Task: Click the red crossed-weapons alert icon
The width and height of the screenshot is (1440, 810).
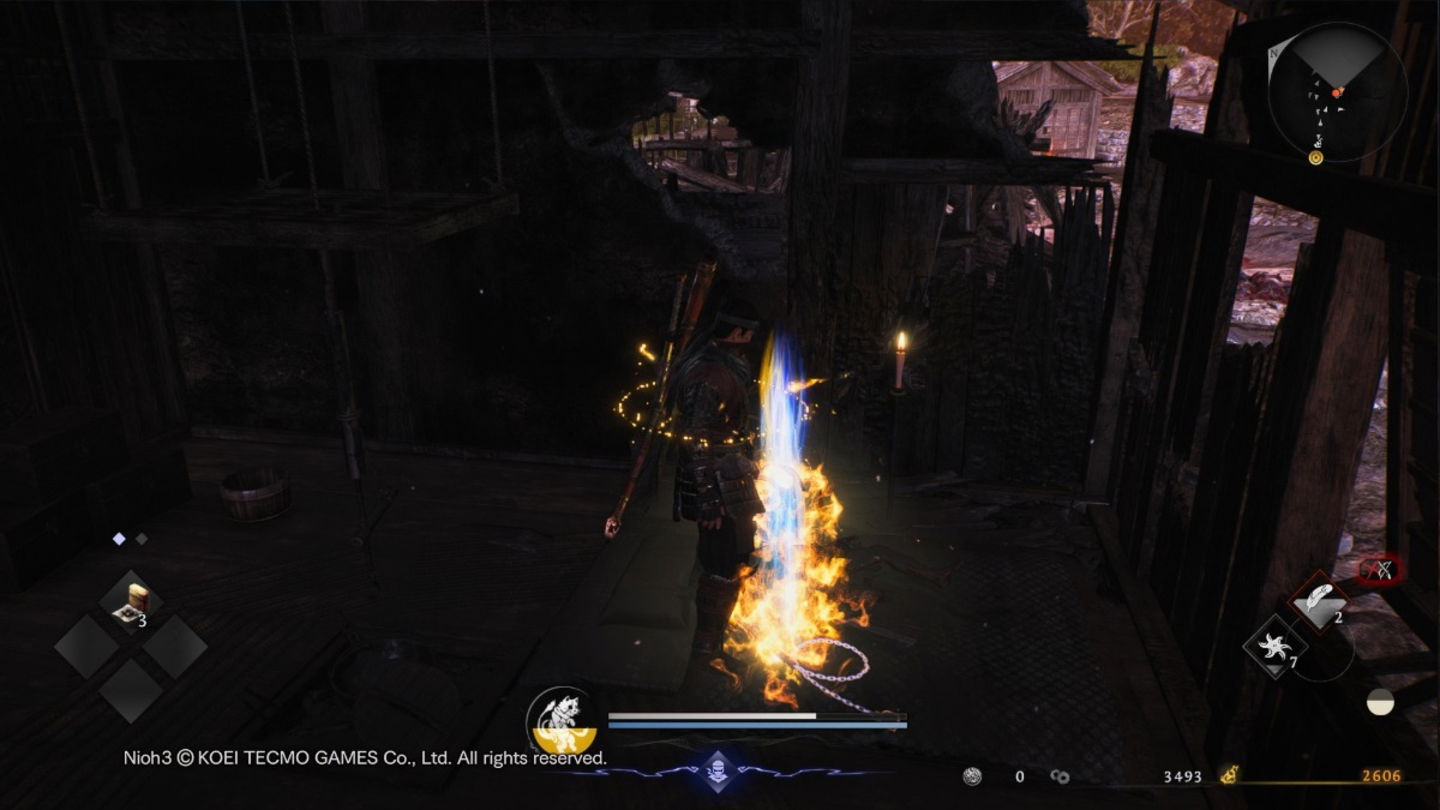Action: (1378, 570)
